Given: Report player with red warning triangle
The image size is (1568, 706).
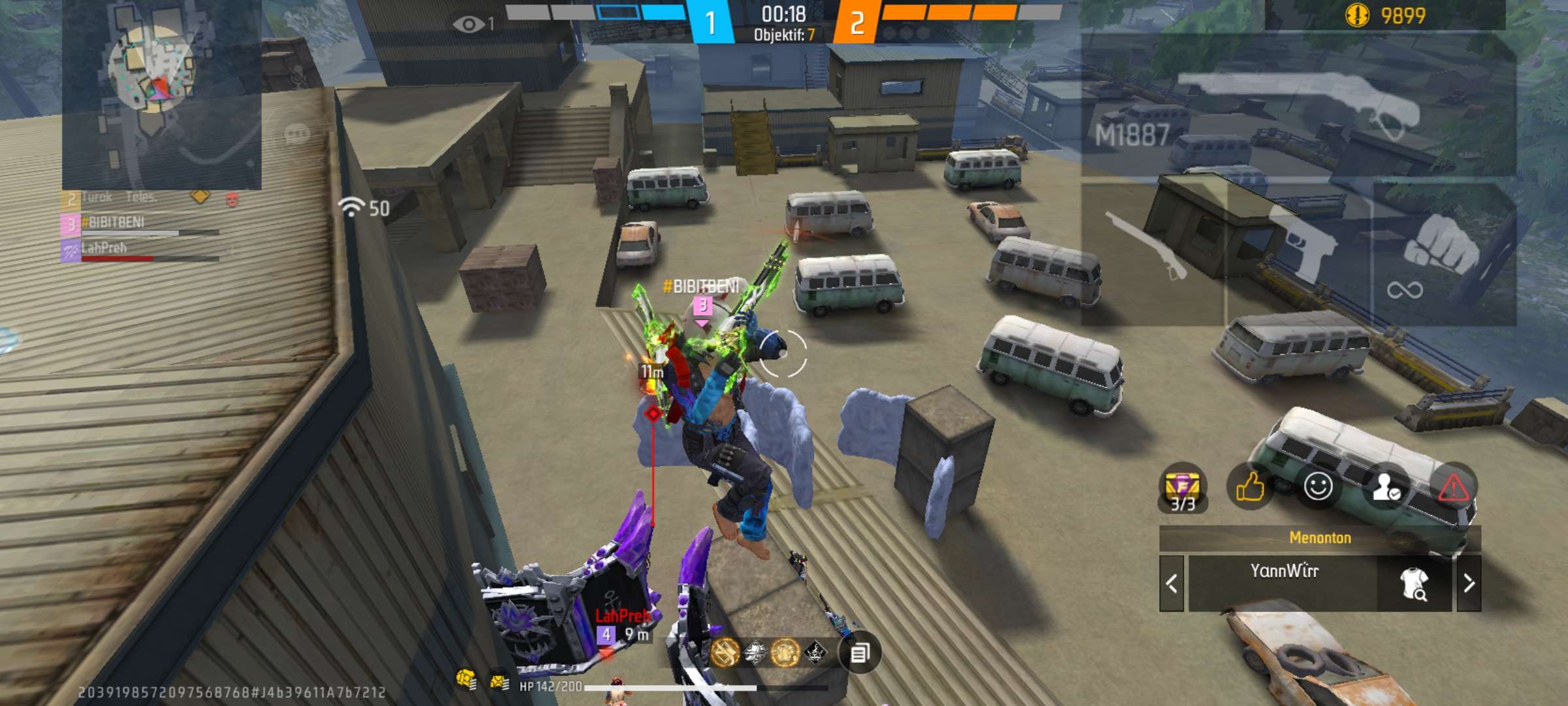Looking at the screenshot, I should (x=1453, y=486).
